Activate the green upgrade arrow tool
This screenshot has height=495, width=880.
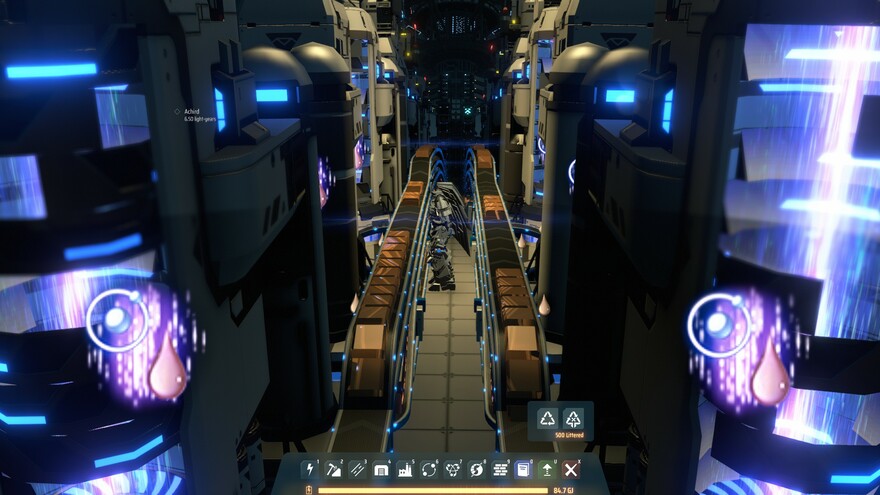coord(547,469)
